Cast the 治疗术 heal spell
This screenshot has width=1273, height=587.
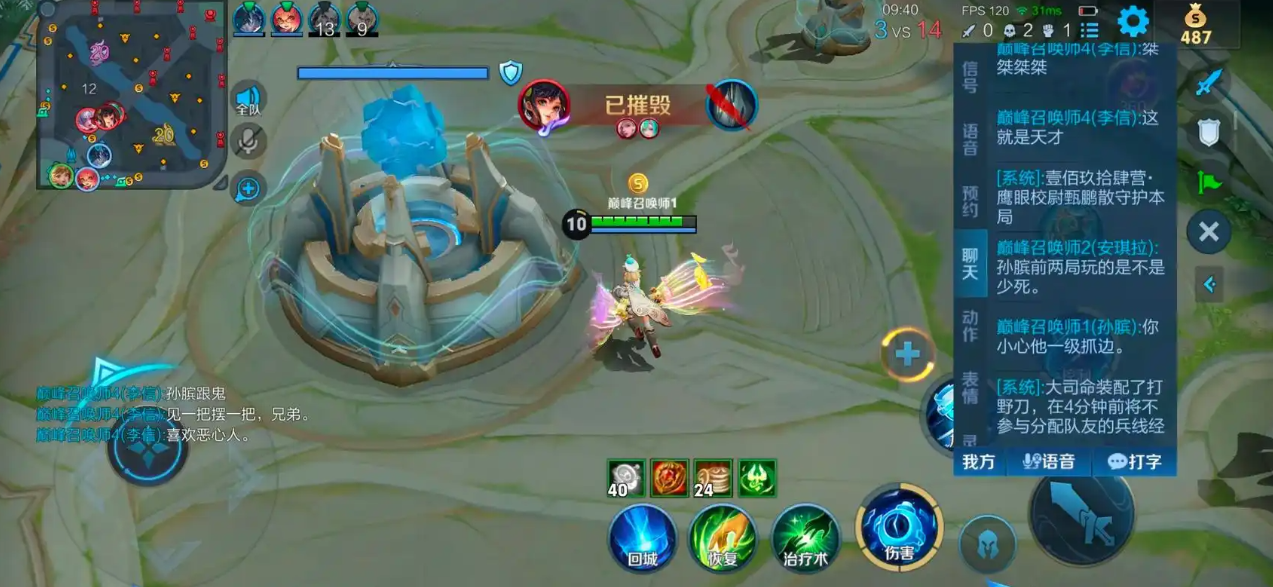[x=806, y=537]
